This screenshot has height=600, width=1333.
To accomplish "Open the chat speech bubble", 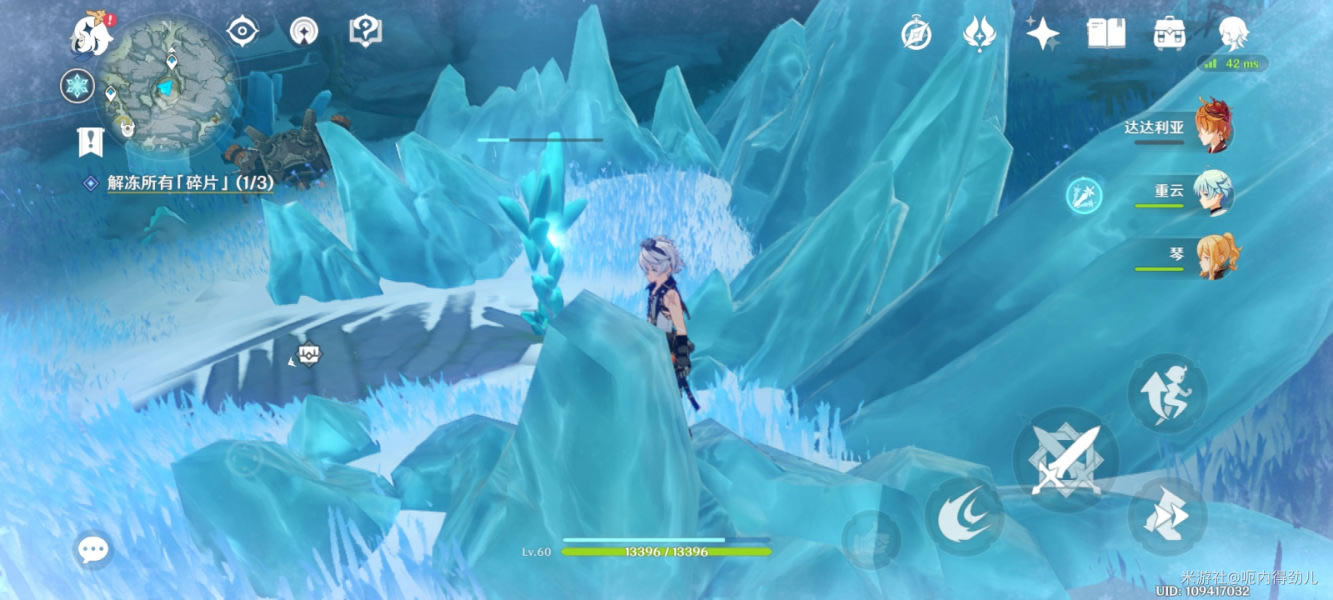I will pos(93,549).
